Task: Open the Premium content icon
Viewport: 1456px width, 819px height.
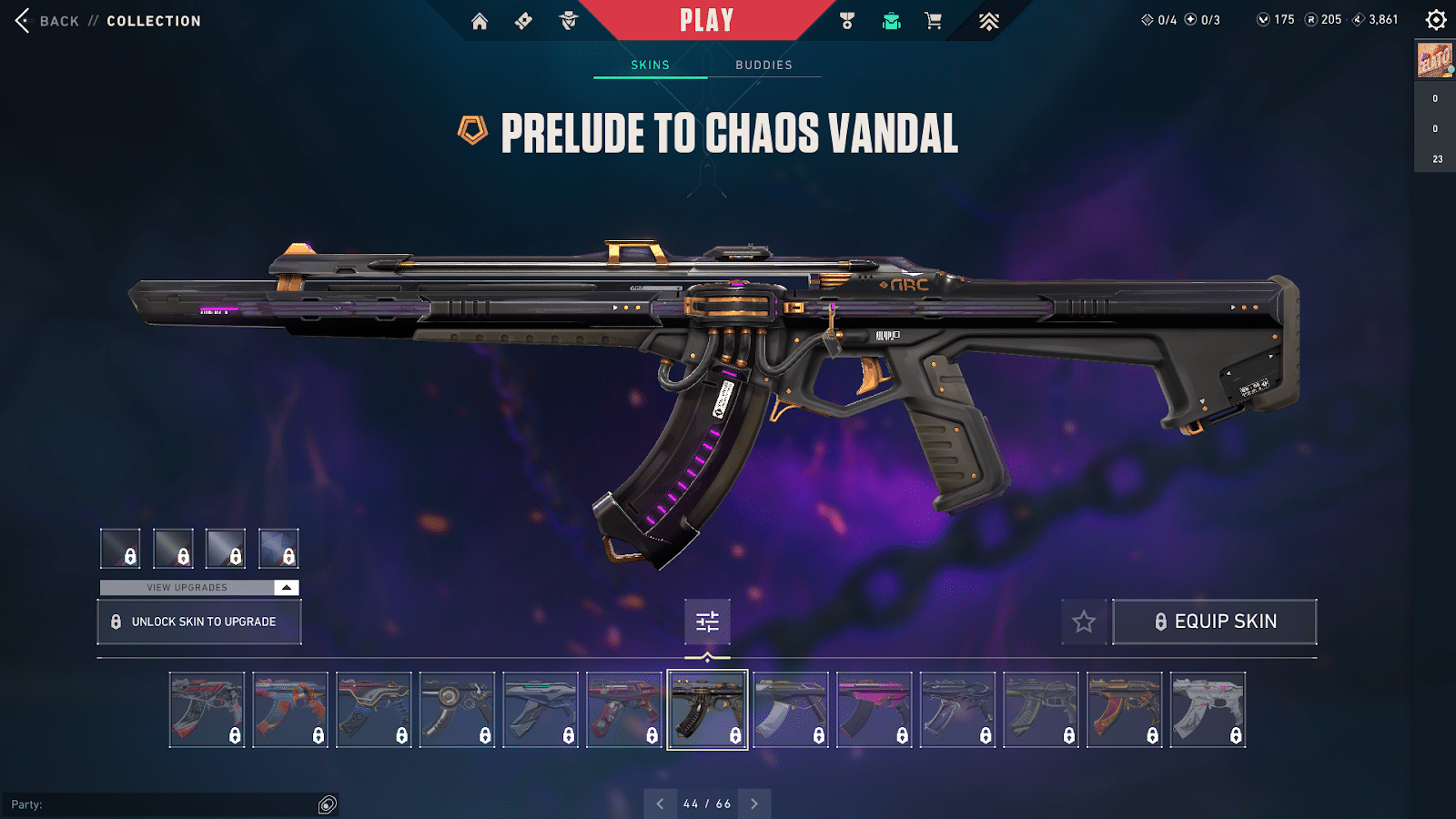Action: 990,20
